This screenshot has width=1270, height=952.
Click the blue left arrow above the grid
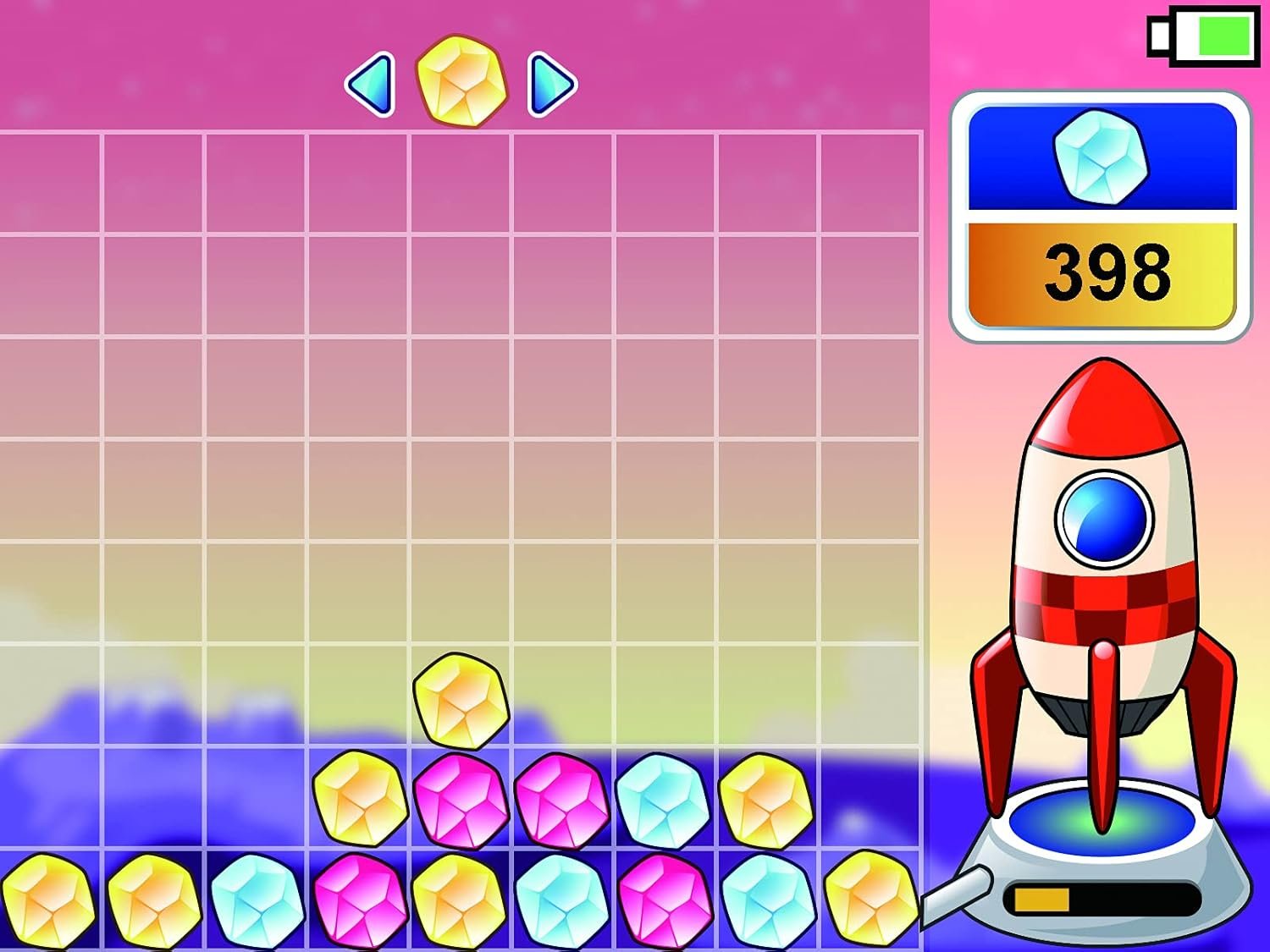(x=370, y=84)
